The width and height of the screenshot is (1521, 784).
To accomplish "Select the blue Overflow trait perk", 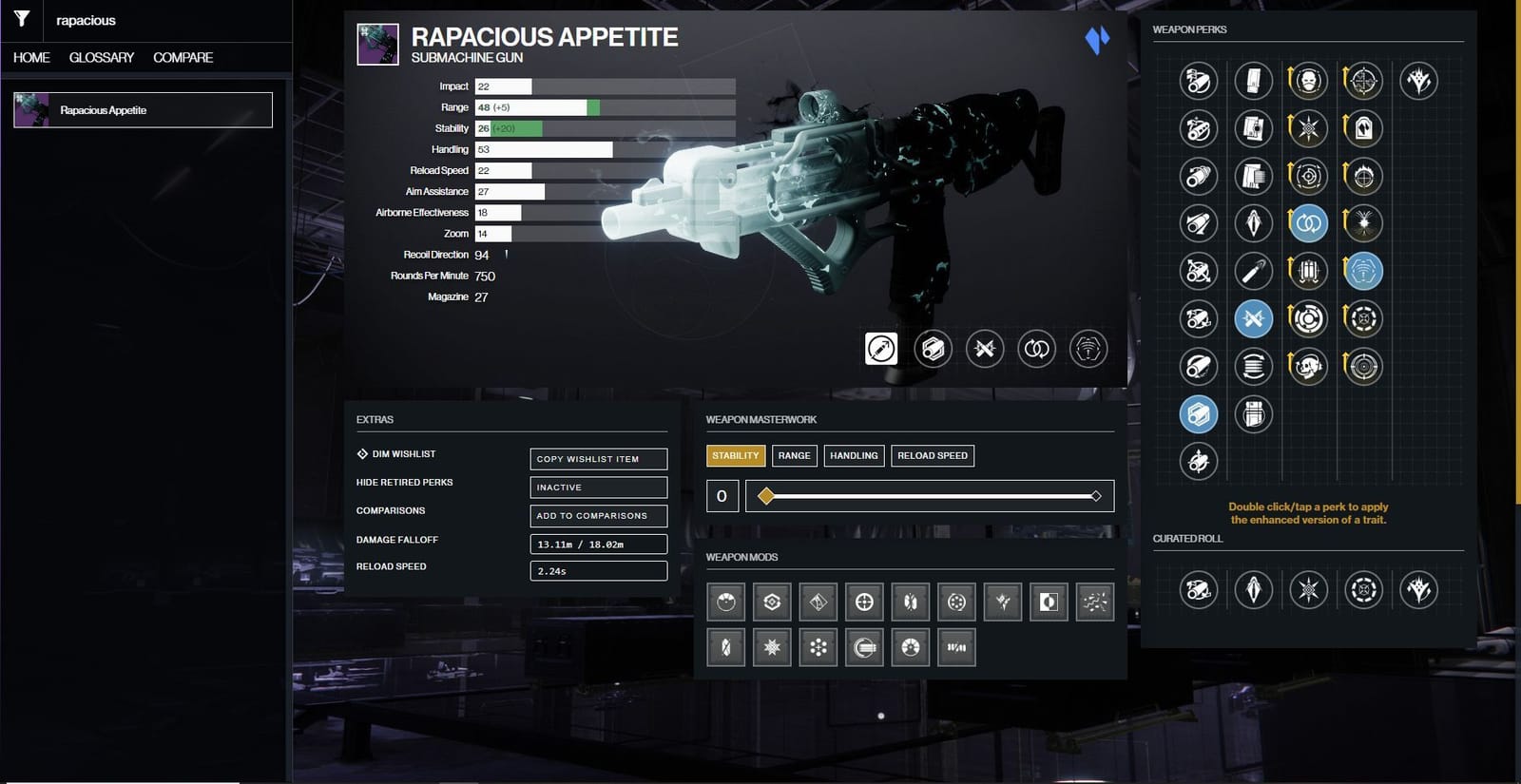I will 1308,223.
